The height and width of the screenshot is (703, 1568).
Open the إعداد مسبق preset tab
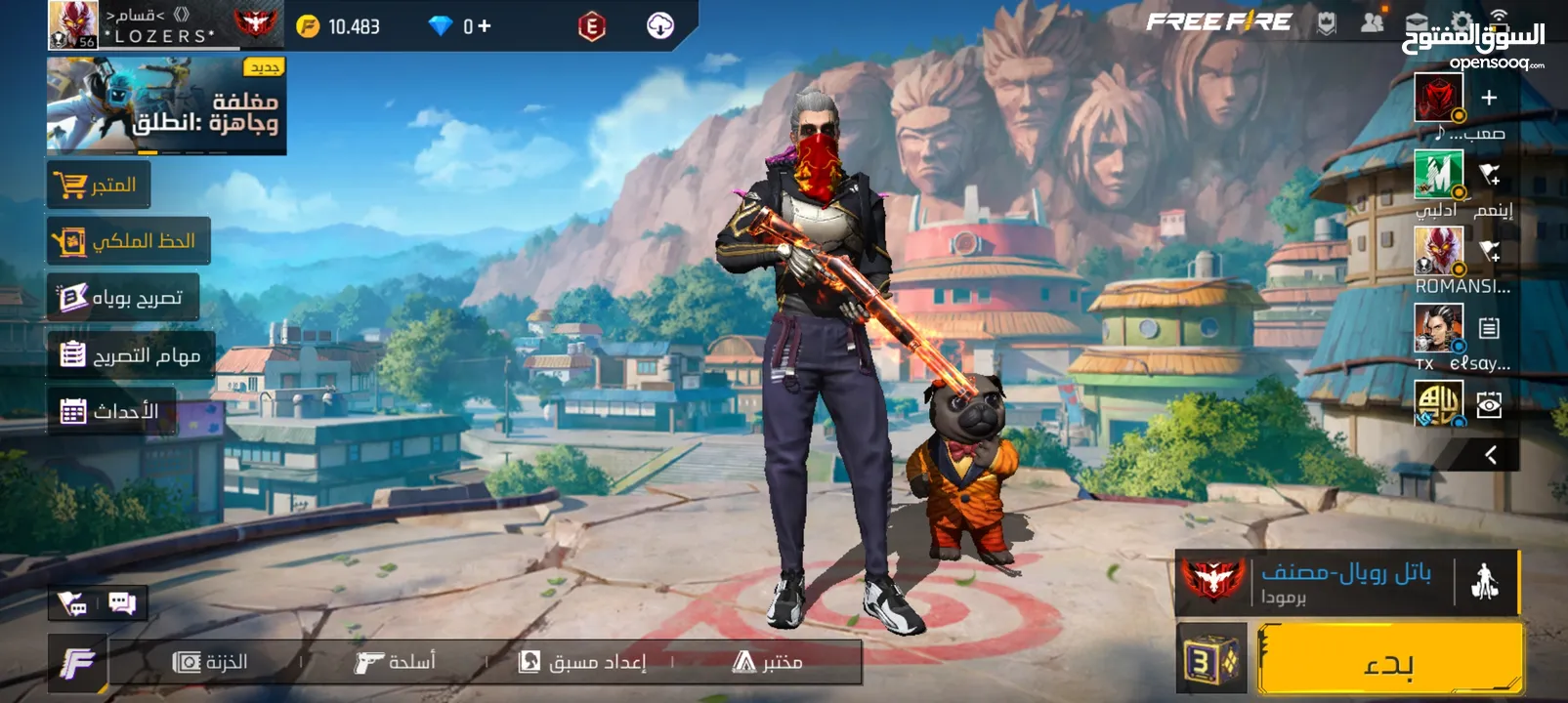[582, 662]
